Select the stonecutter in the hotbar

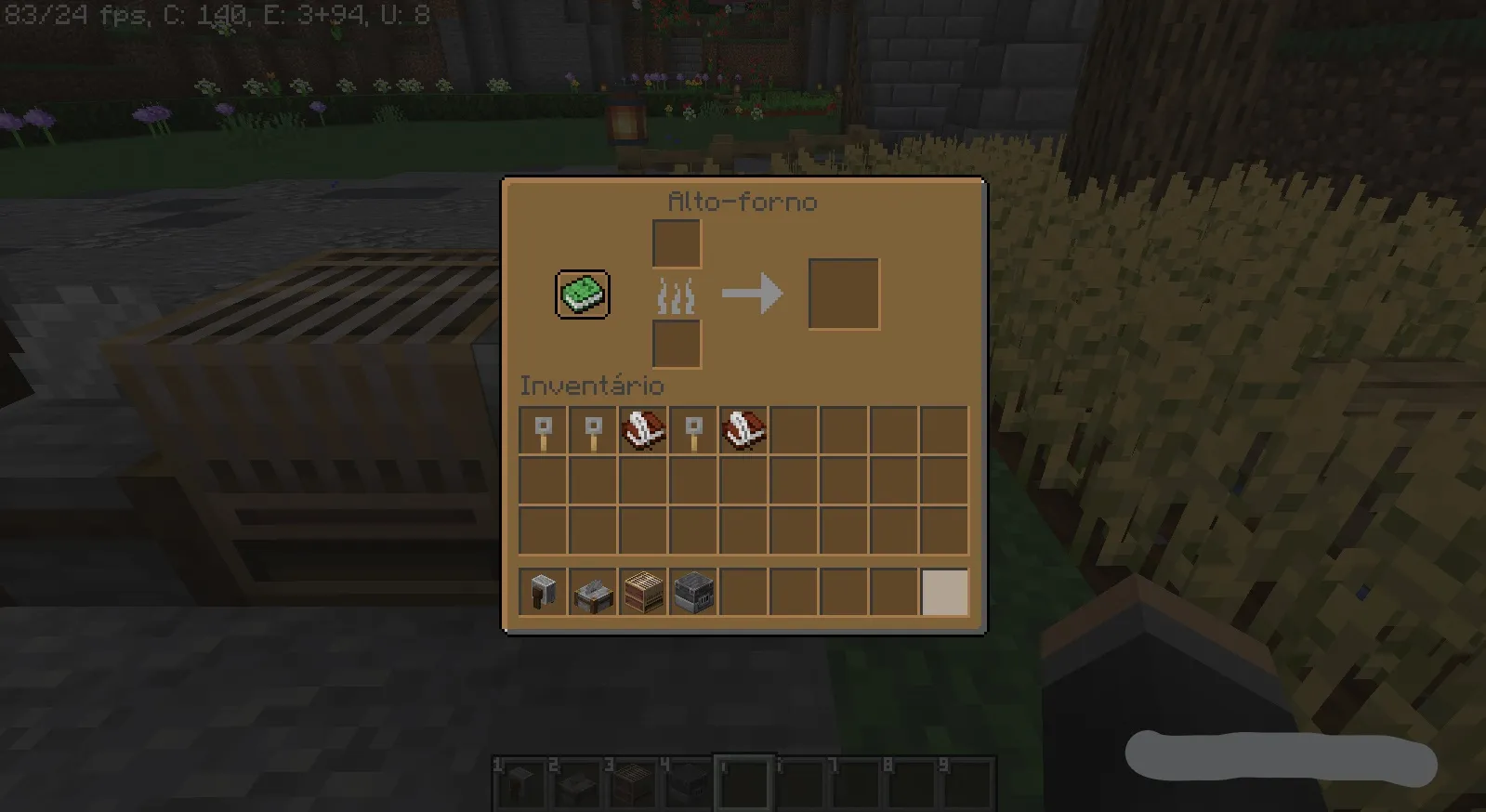[x=592, y=592]
